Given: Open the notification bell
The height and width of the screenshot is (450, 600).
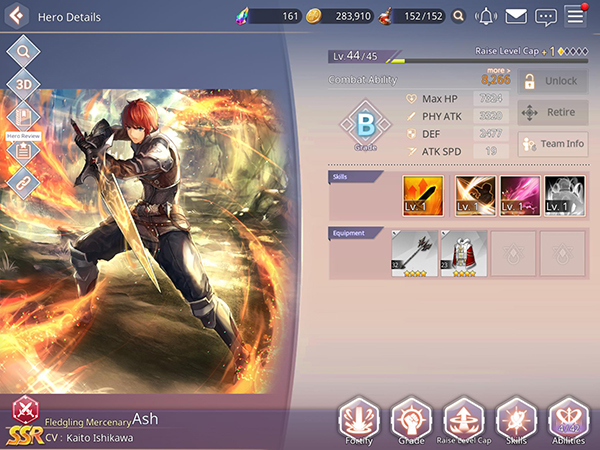Looking at the screenshot, I should [x=486, y=16].
